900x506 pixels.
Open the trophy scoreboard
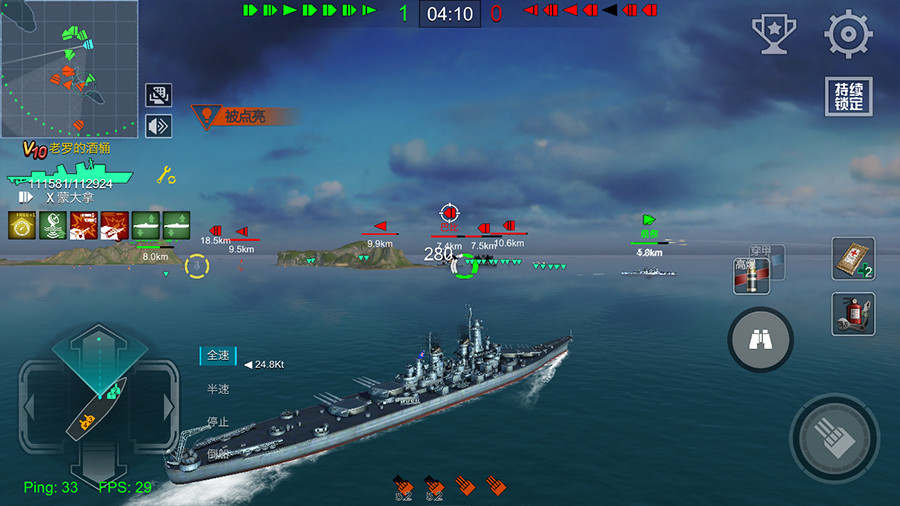click(x=773, y=34)
